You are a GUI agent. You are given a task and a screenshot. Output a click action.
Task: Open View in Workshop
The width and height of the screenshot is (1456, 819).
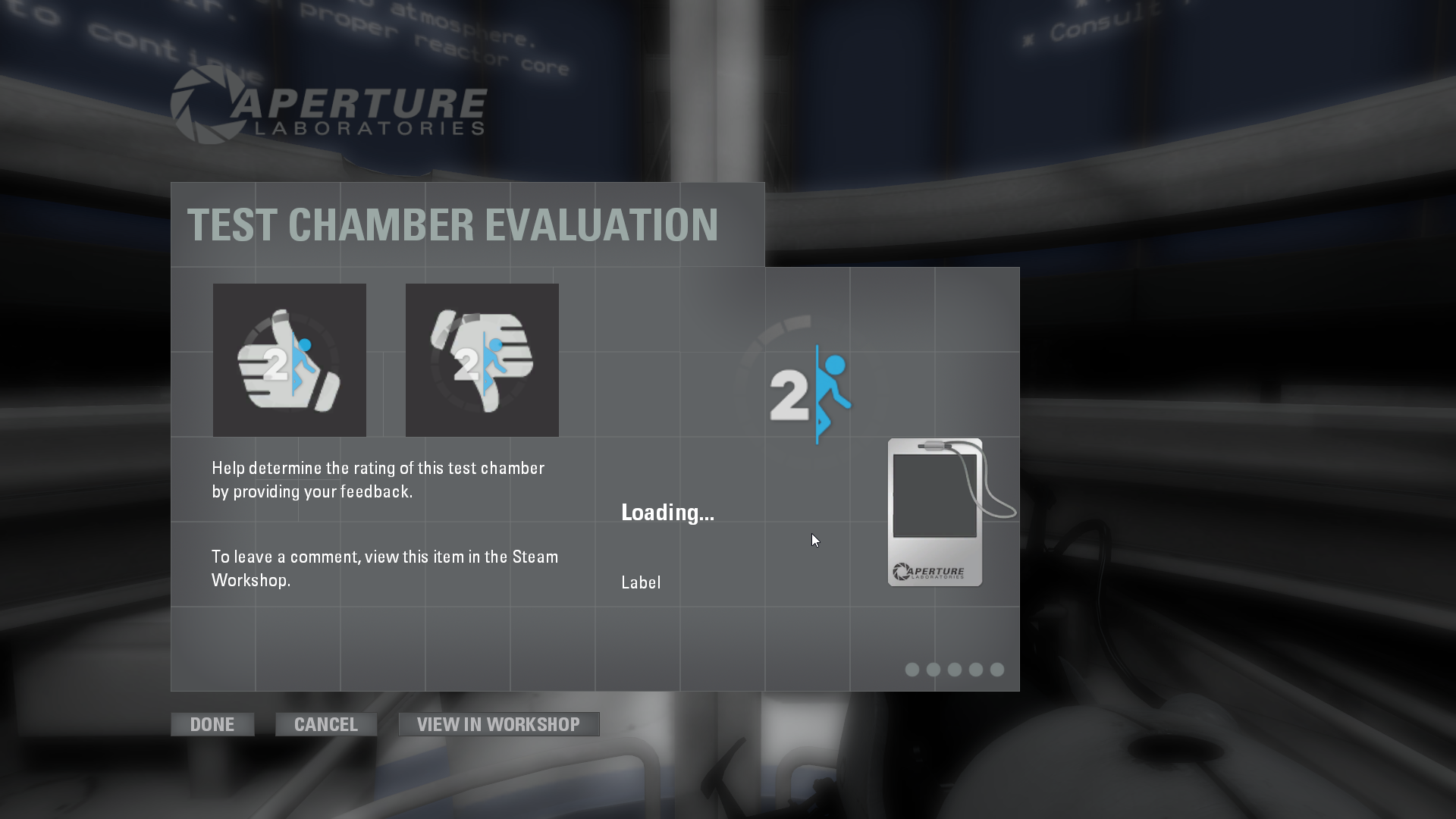(x=498, y=723)
